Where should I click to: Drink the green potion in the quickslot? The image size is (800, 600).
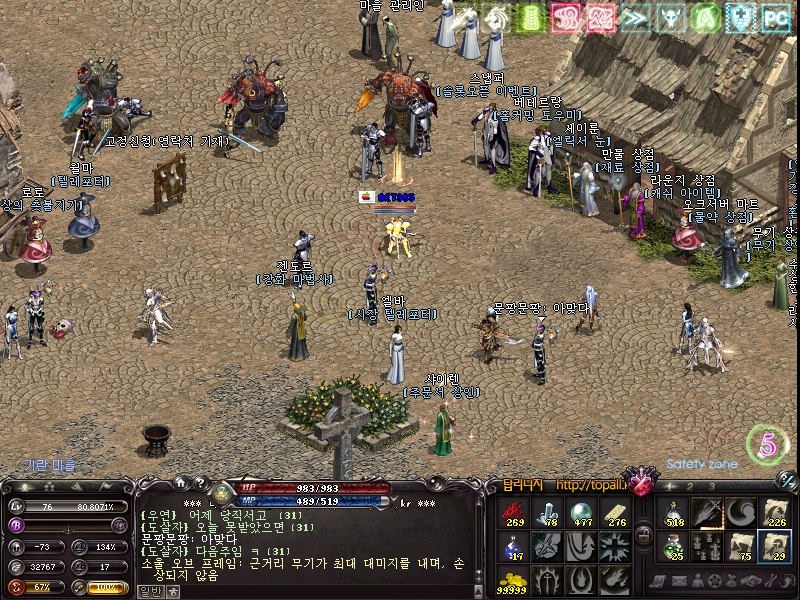click(x=674, y=546)
